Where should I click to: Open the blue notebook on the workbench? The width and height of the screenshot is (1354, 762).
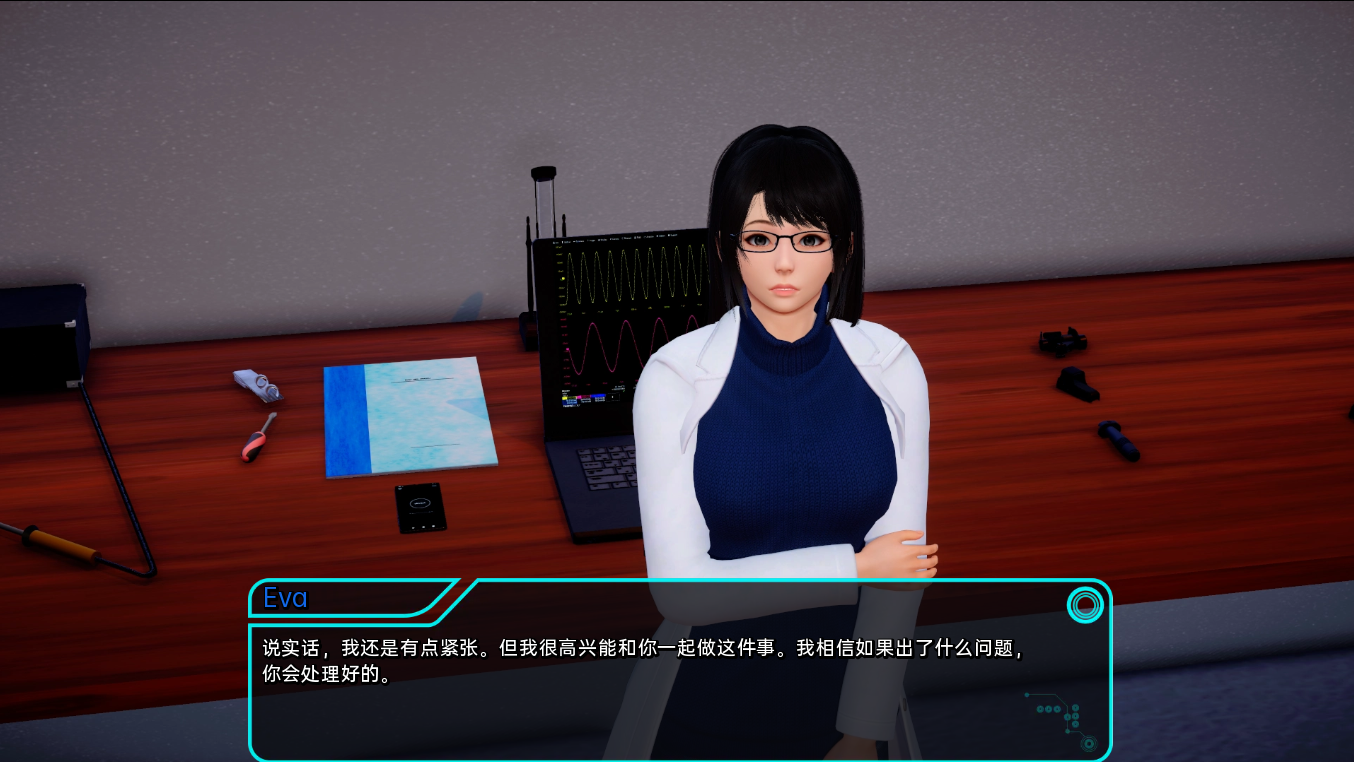click(x=408, y=414)
